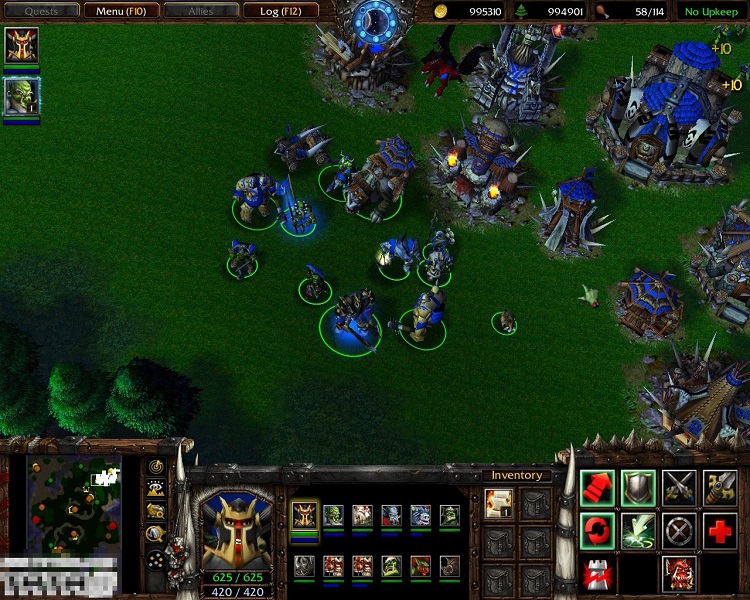This screenshot has height=600, width=750.
Task: Click the minimap signal ping button
Action: coord(156,467)
